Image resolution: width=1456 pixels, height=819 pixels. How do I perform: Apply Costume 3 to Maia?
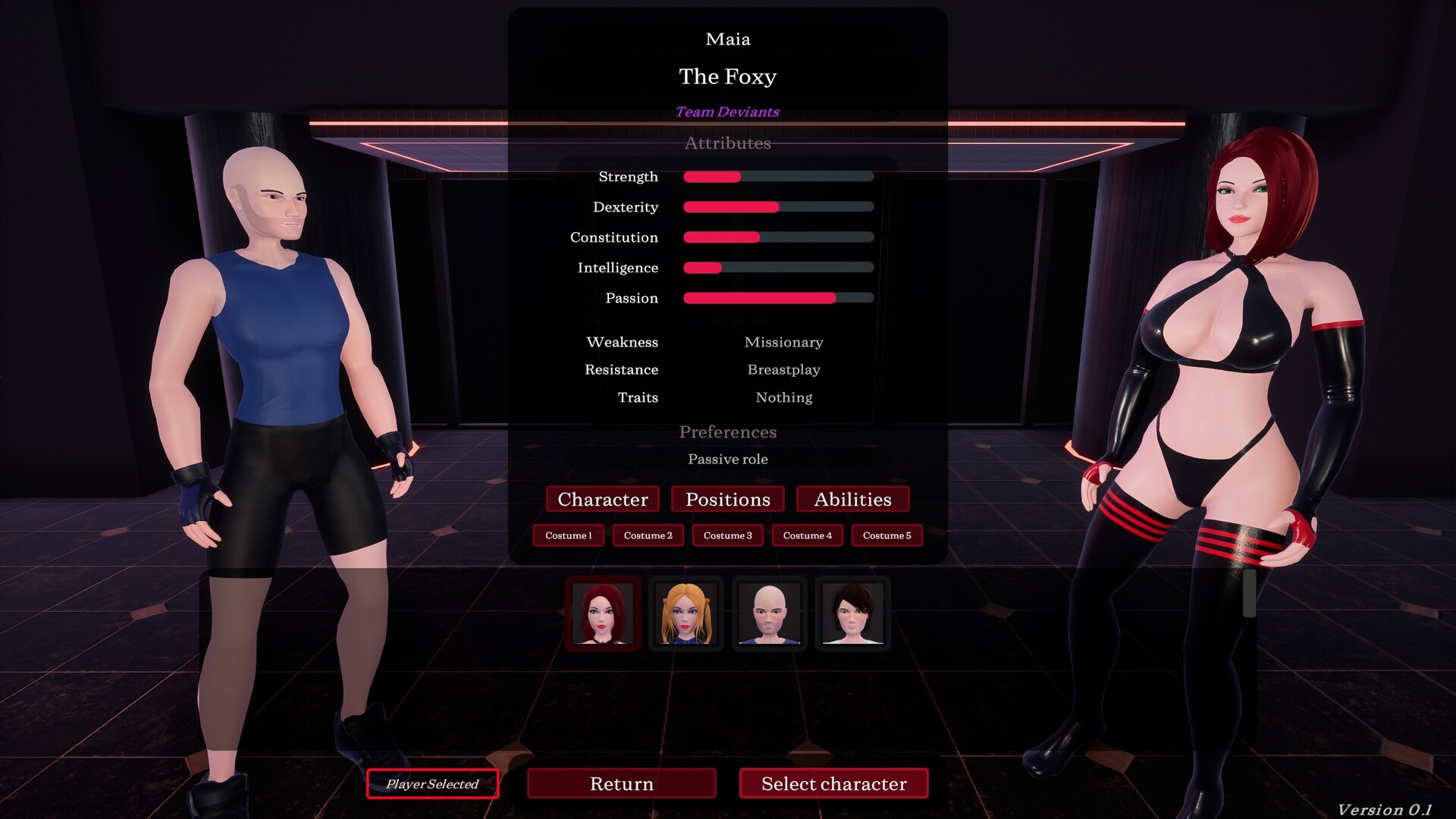(727, 535)
